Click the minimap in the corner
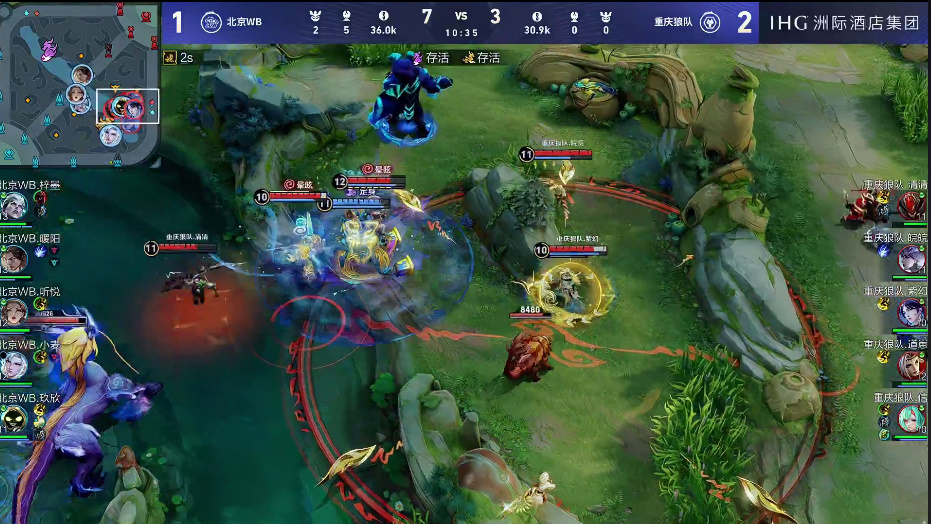Screen dimensions: 931x524 (x=80, y=84)
